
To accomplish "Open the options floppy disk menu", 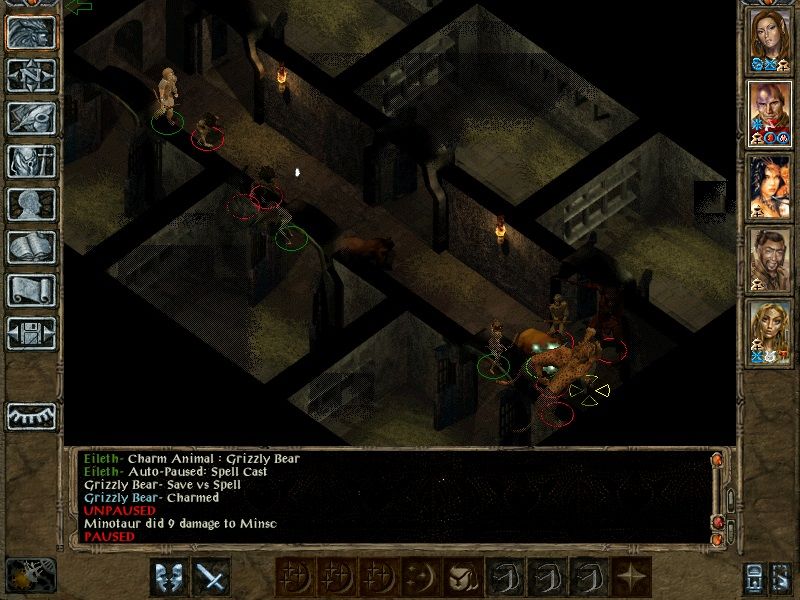I will tap(31, 333).
